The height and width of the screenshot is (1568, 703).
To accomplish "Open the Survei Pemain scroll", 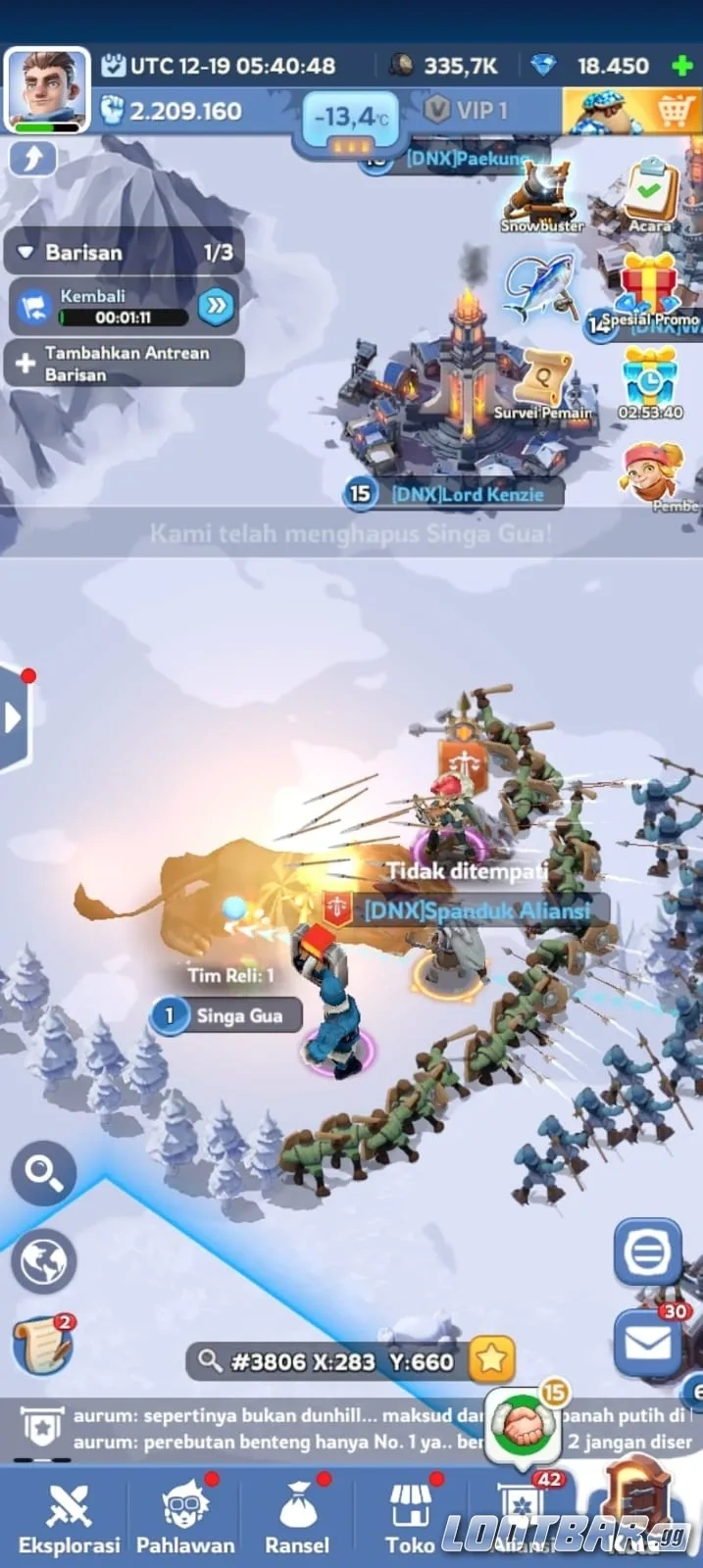I will [x=544, y=383].
